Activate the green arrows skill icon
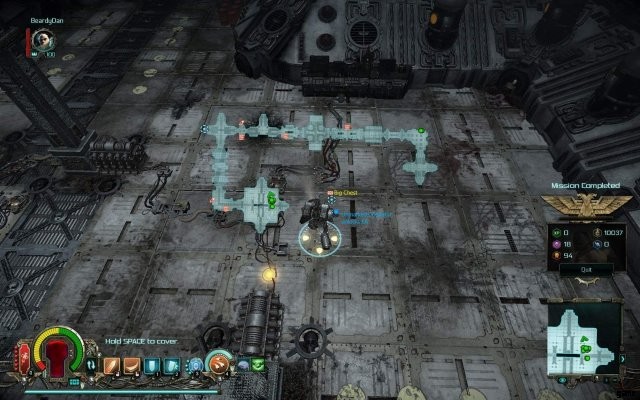Viewport: 640px width, 400px height. [258, 366]
